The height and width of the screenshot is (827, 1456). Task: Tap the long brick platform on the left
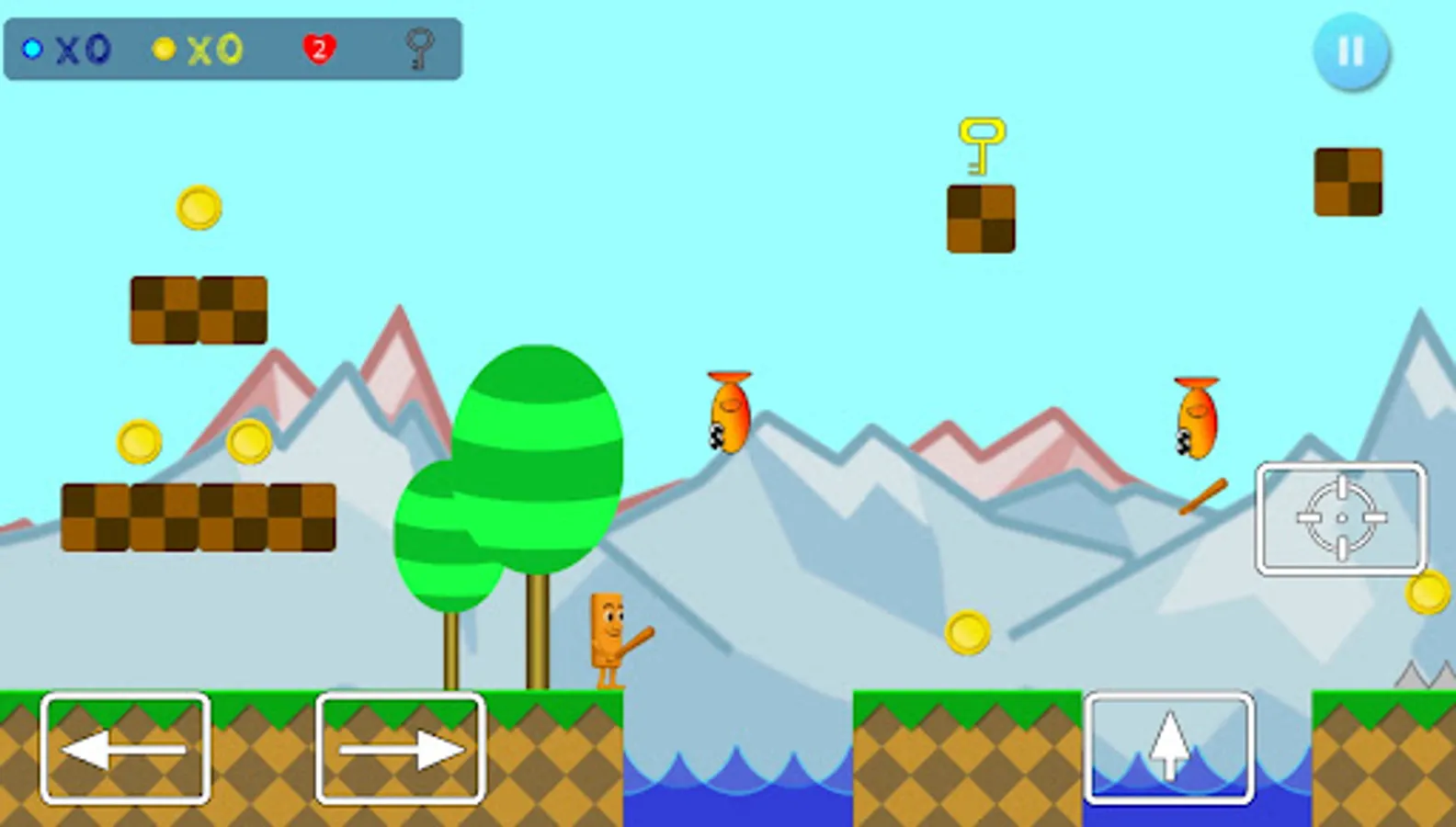click(x=198, y=515)
